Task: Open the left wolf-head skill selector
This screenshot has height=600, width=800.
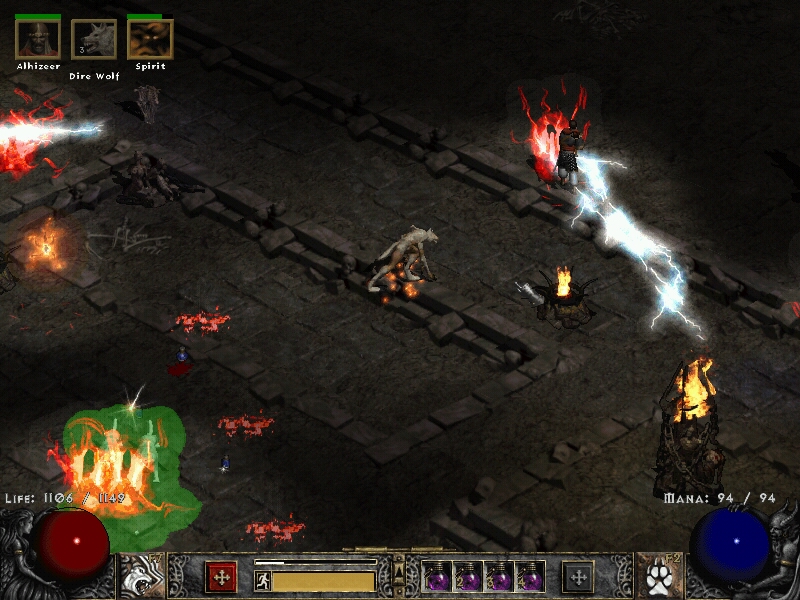Action: coord(141,576)
